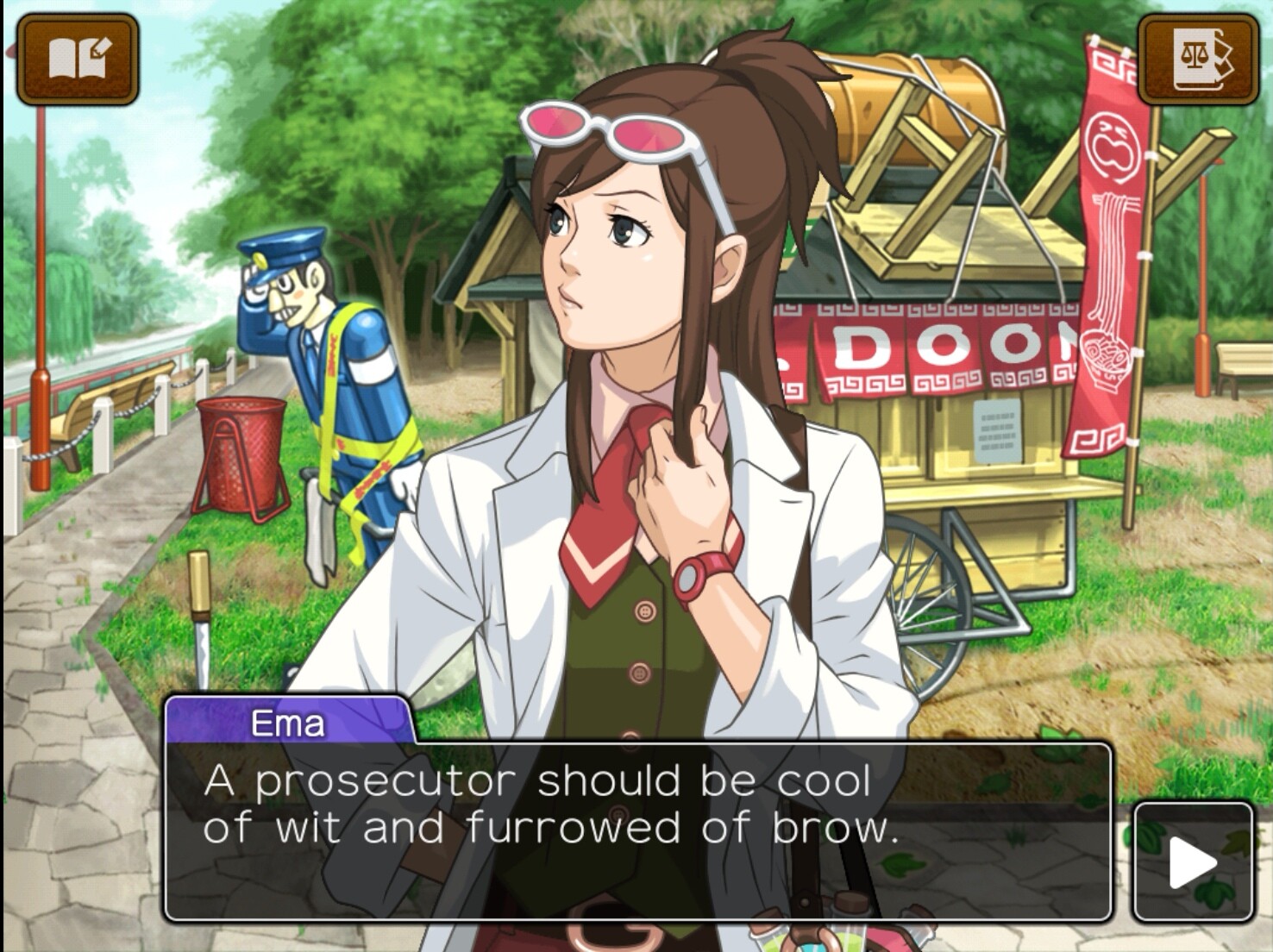The width and height of the screenshot is (1273, 952).
Task: Advance dialogue with the arrow button
Action: 1193,861
